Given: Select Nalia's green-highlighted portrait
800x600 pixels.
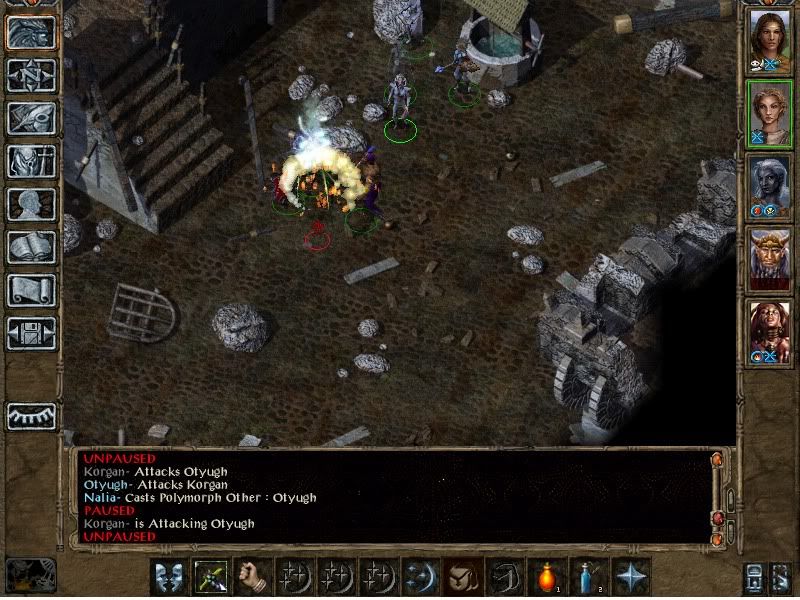Looking at the screenshot, I should (769, 114).
